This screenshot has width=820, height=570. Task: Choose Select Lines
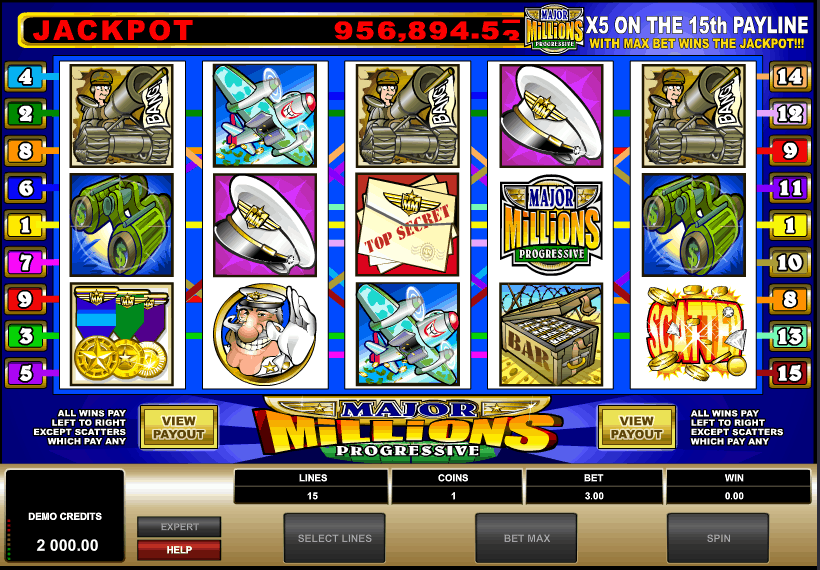pos(334,538)
